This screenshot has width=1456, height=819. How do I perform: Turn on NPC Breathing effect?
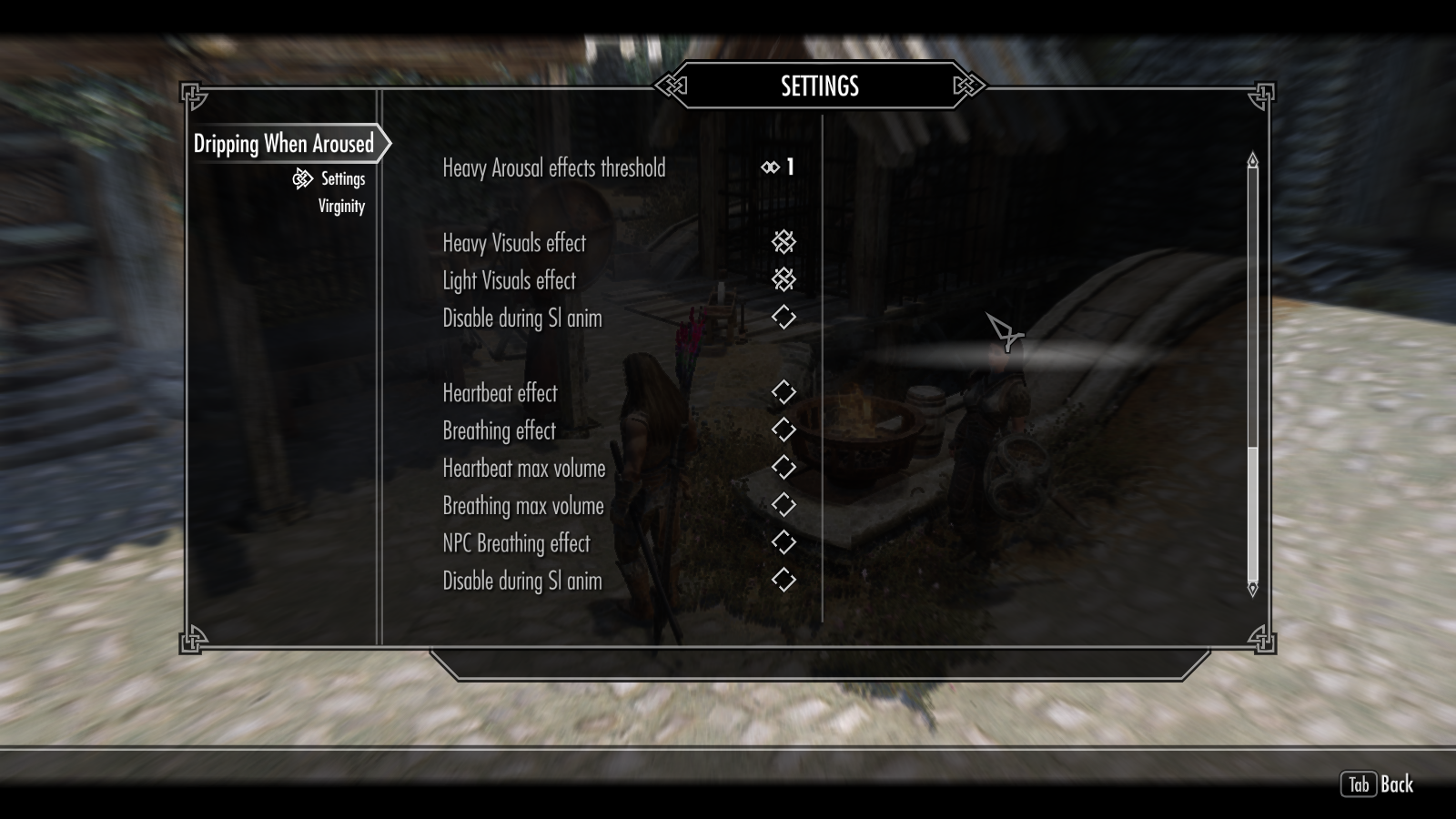point(784,542)
